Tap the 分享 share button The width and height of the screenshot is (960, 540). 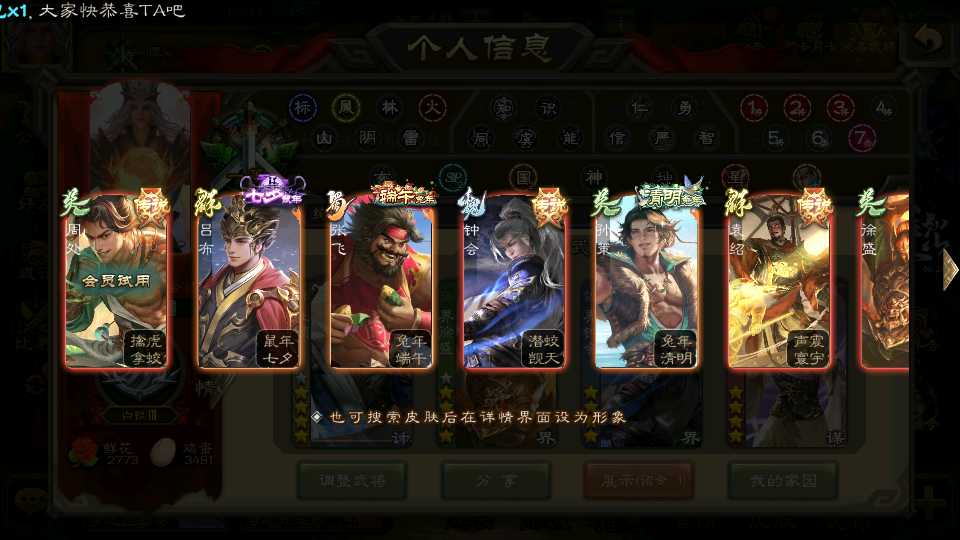pyautogui.click(x=496, y=481)
